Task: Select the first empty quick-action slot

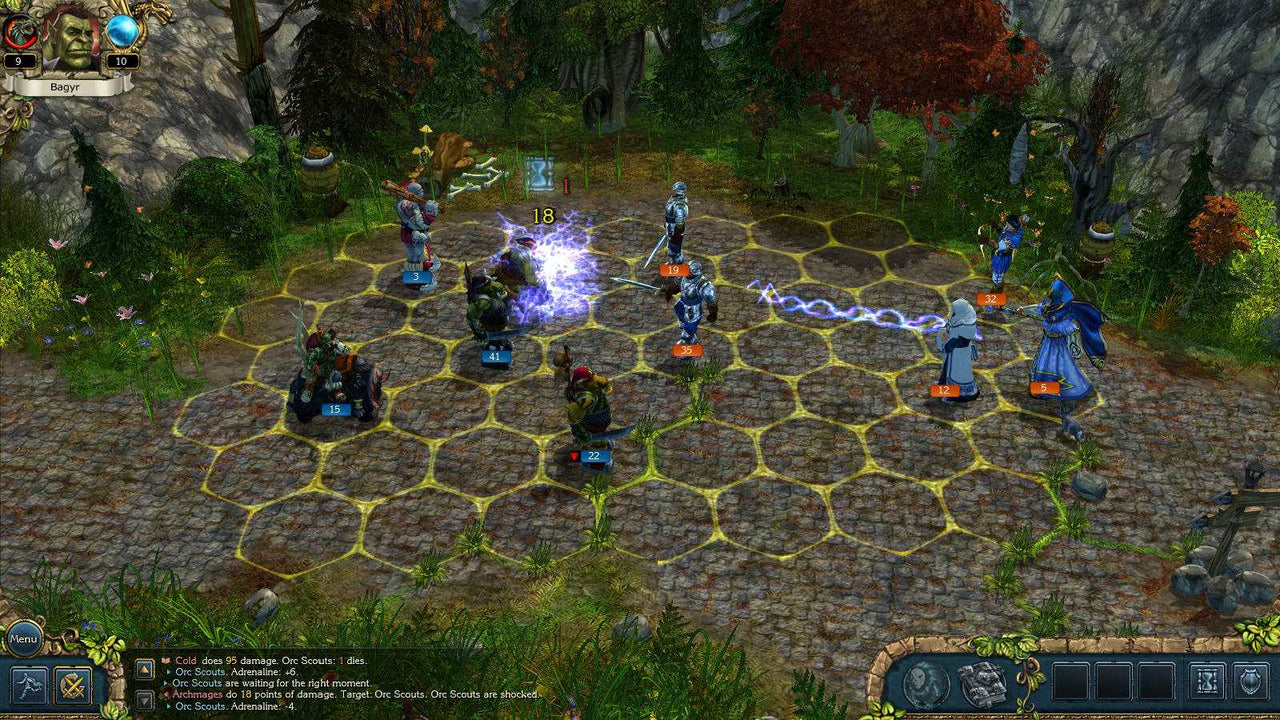Action: pos(1070,681)
